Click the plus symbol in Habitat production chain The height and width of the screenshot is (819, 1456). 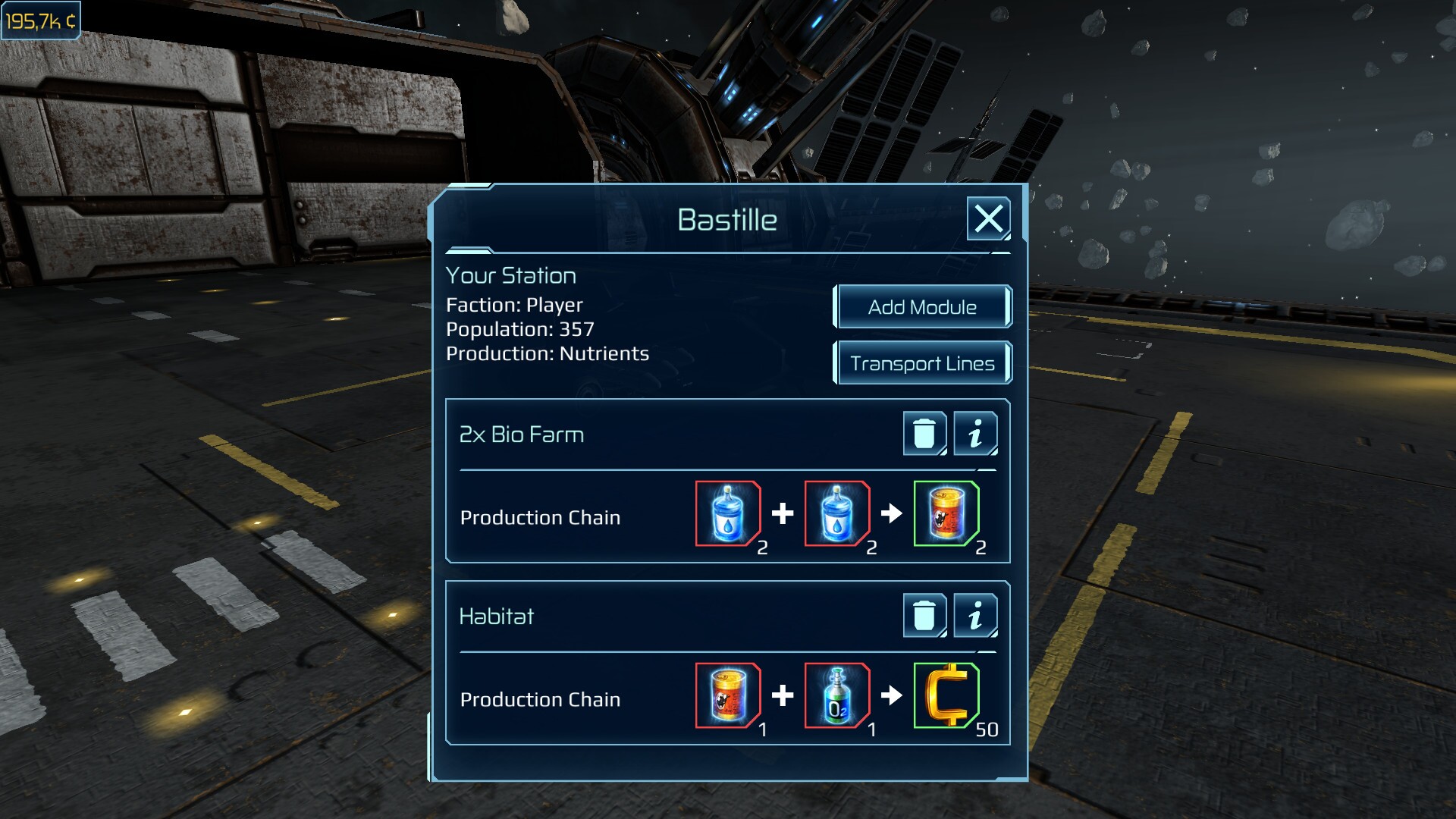click(x=783, y=695)
